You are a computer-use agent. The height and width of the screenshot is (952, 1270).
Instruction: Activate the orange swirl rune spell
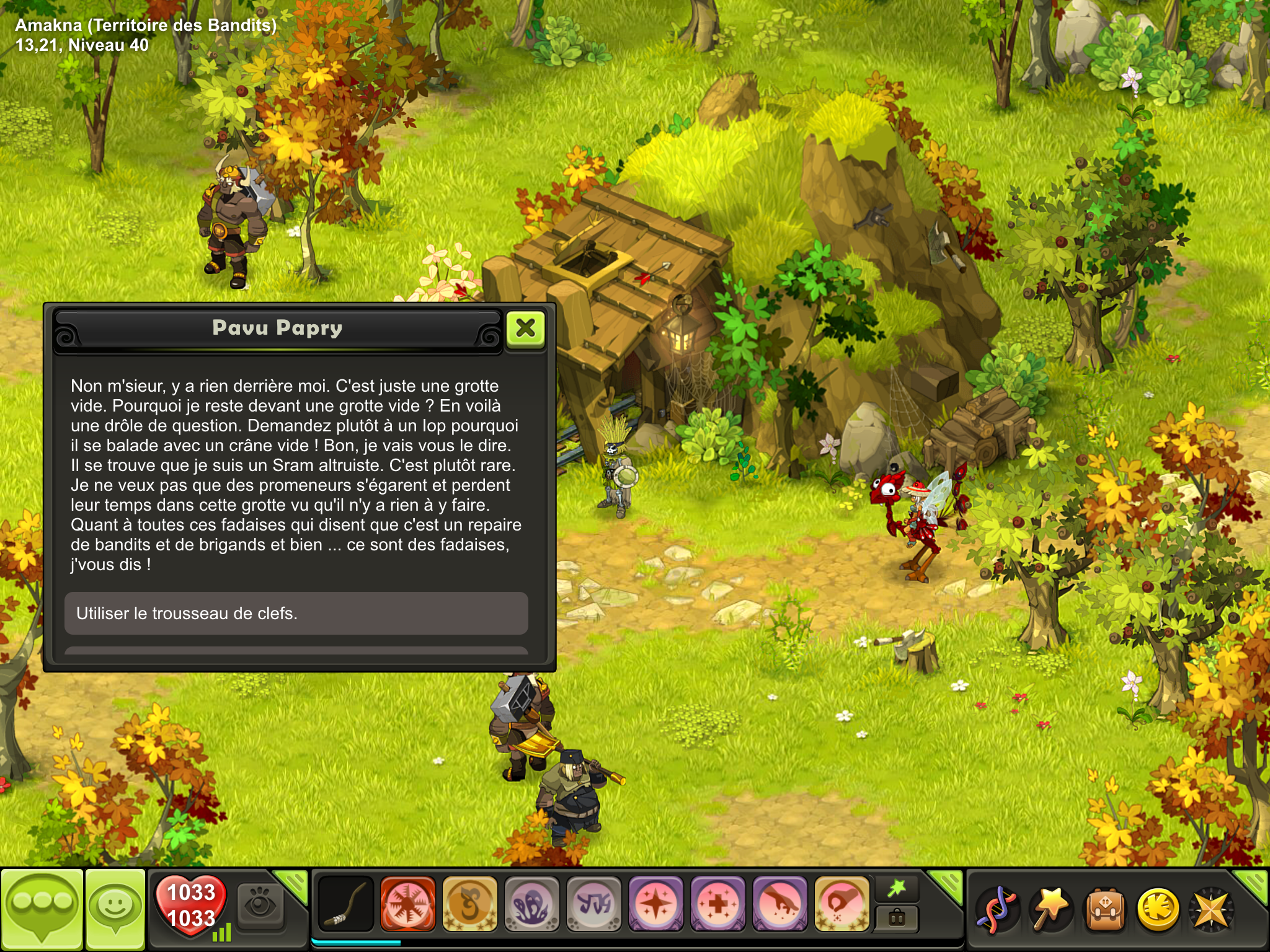[469, 904]
